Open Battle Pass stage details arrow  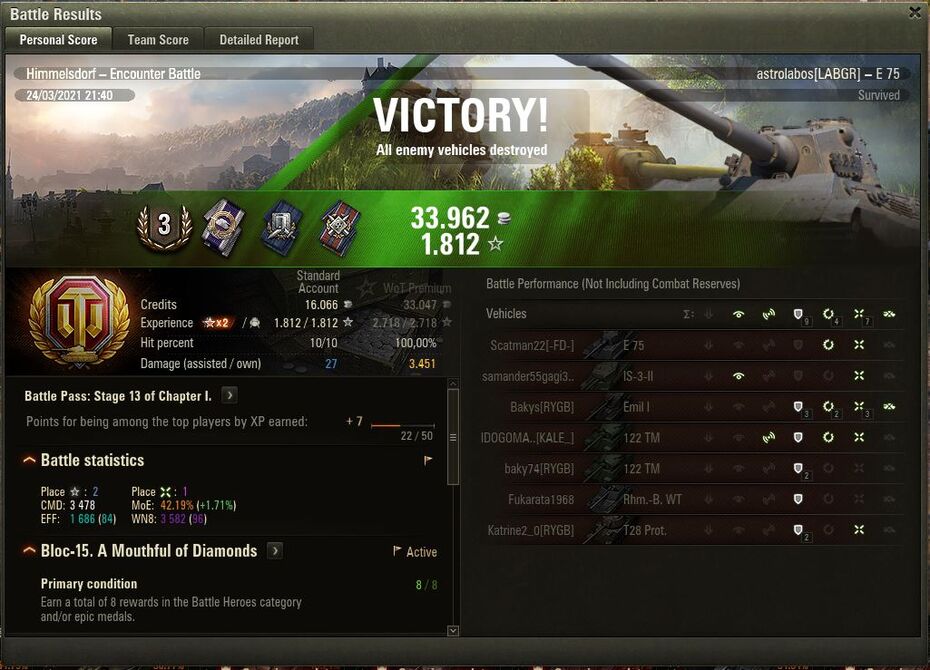(229, 396)
